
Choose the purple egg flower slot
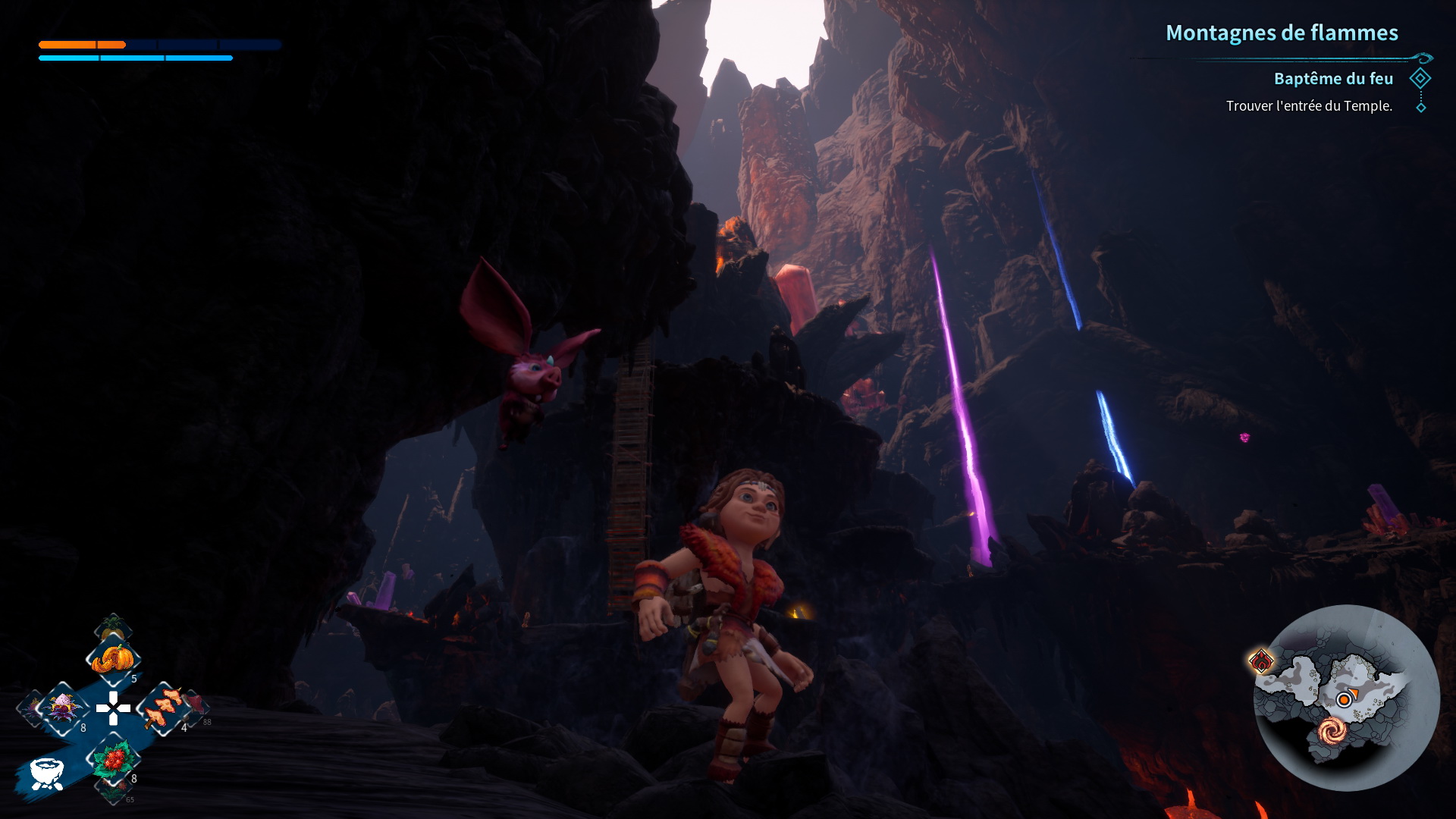(x=62, y=708)
